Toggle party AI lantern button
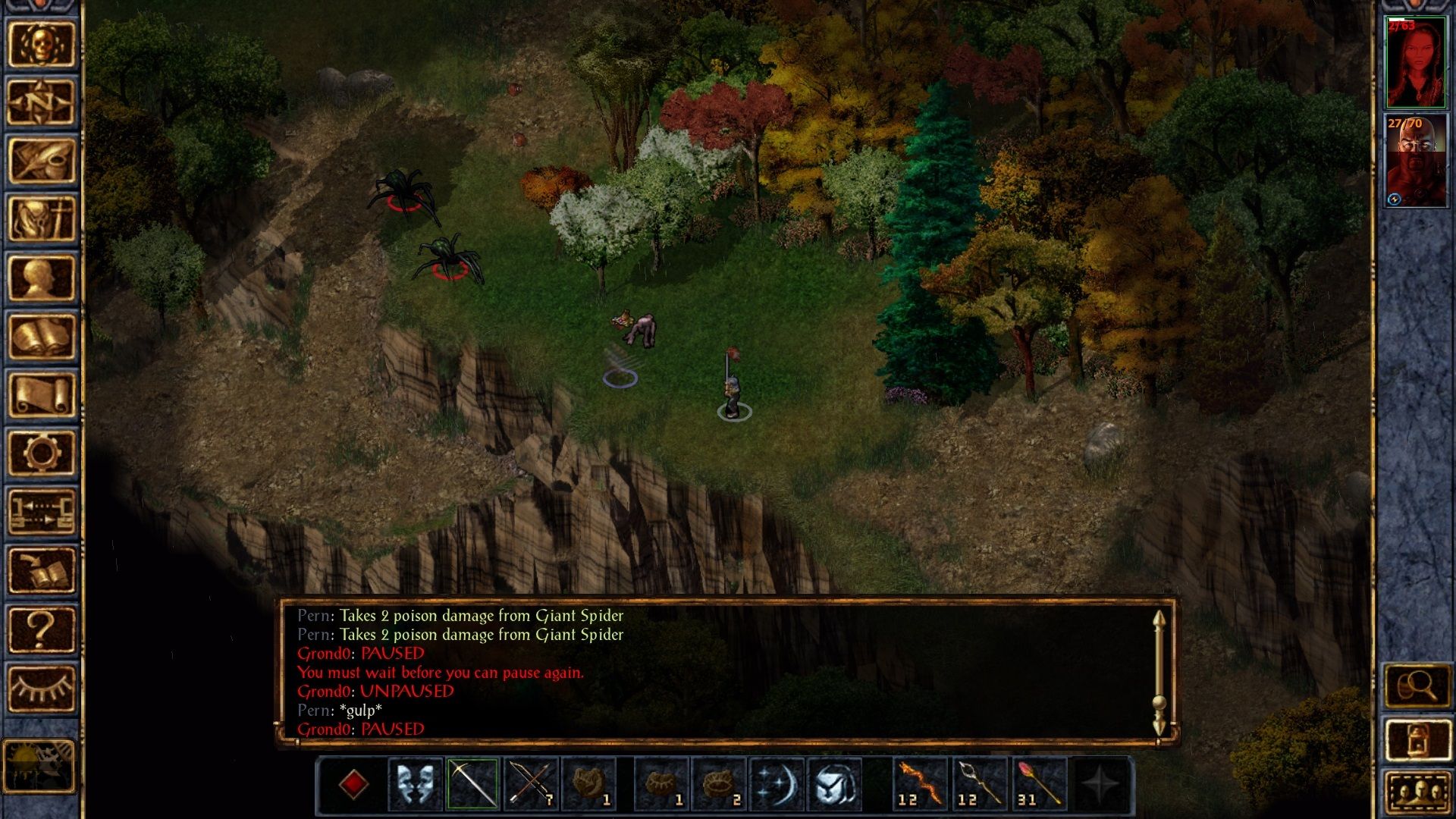 click(1417, 740)
